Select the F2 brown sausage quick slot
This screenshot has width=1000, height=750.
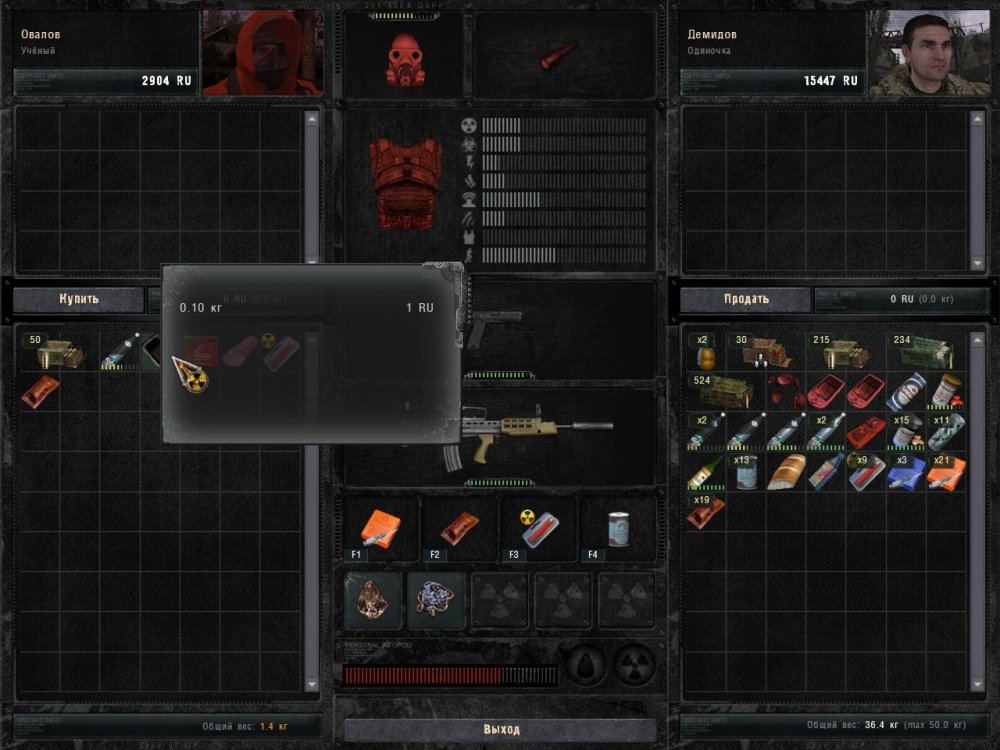459,527
